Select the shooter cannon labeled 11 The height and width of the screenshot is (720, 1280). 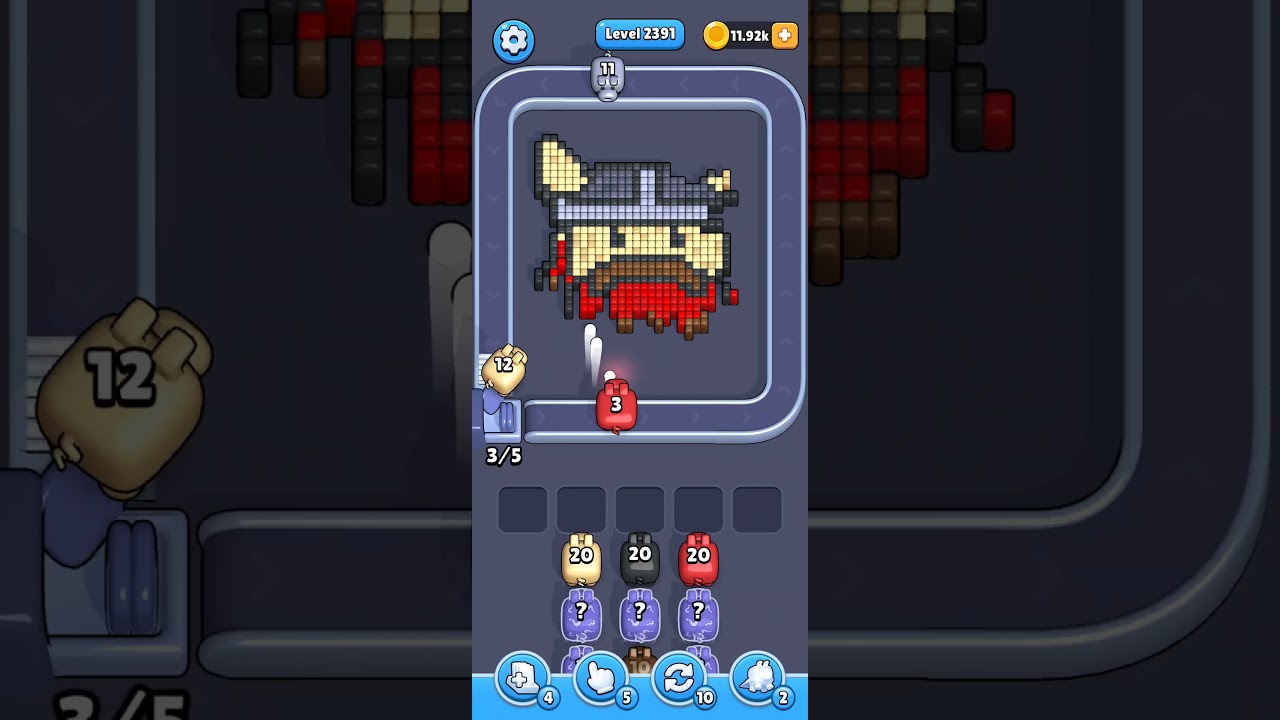pos(609,78)
